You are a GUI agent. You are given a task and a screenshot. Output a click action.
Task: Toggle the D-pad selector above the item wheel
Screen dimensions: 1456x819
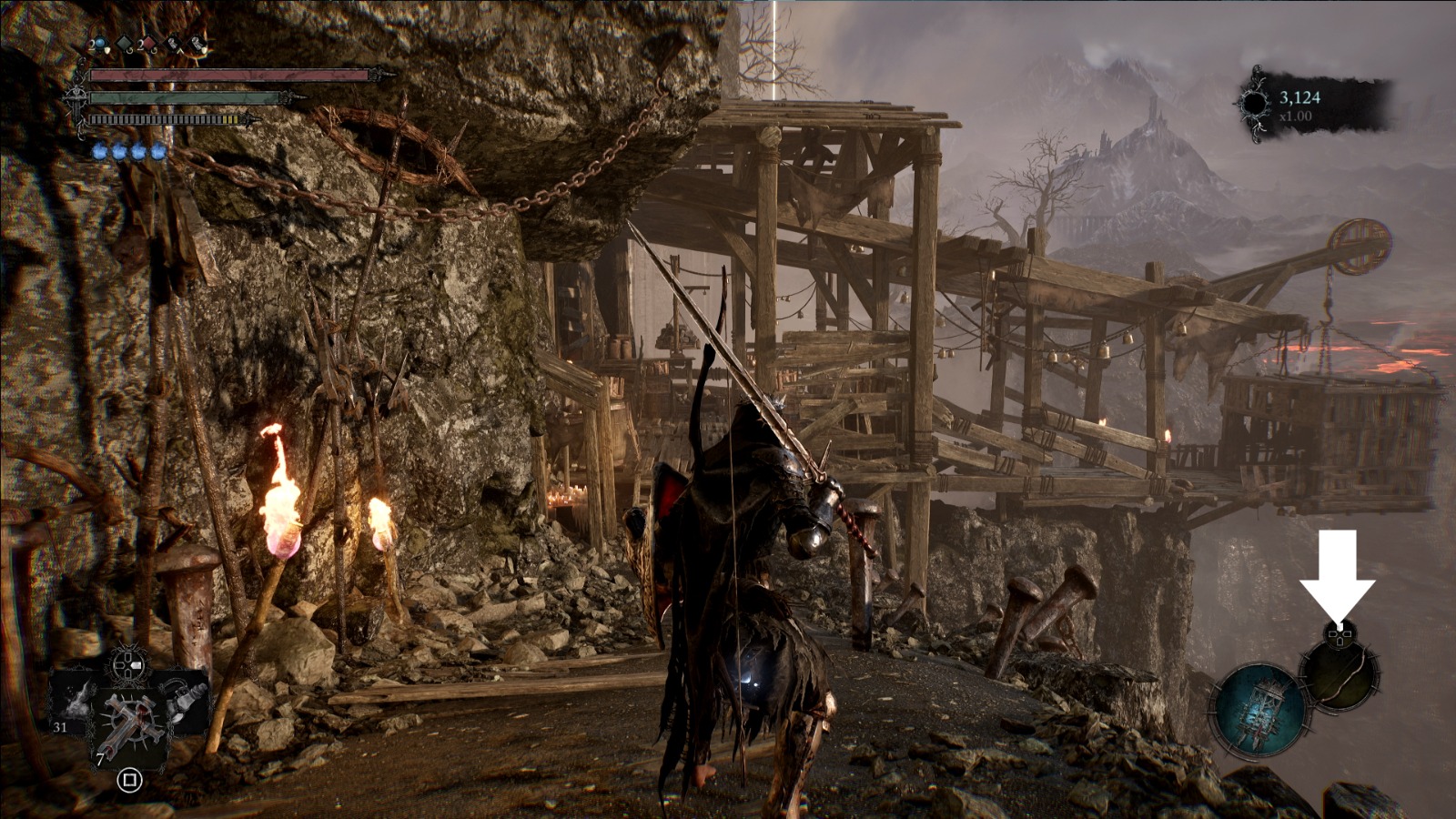pyautogui.click(x=128, y=664)
